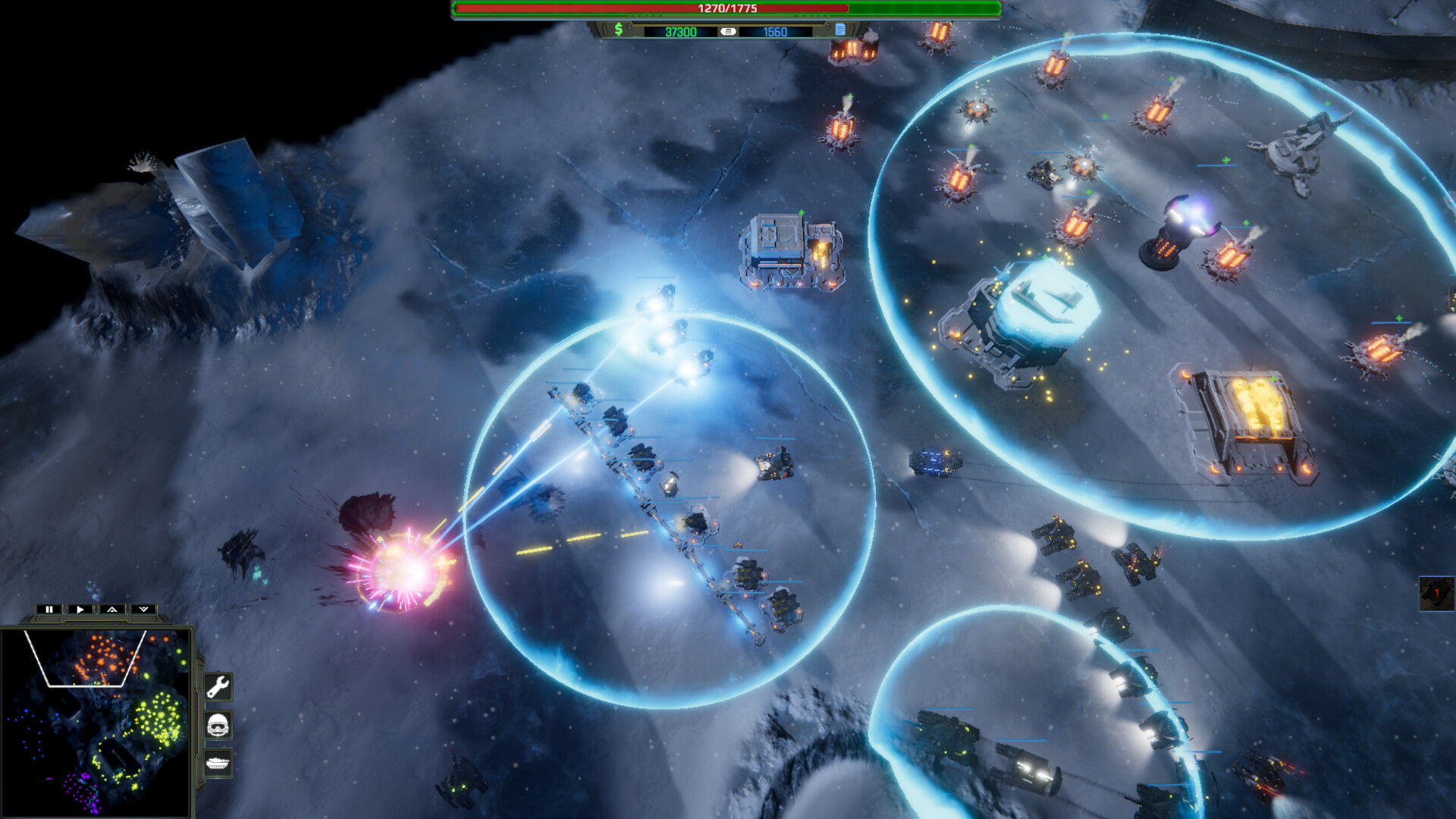Toggle game pause with the pause button

[49, 610]
